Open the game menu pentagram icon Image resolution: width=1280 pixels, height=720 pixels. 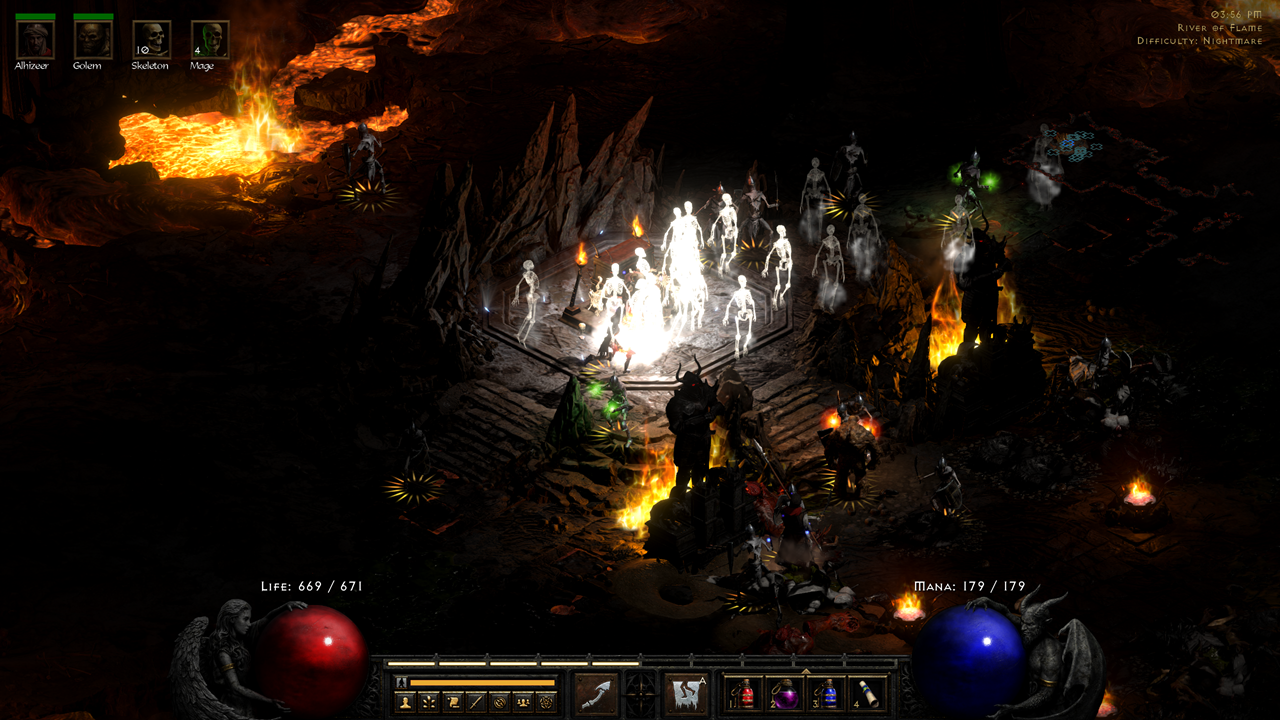547,703
